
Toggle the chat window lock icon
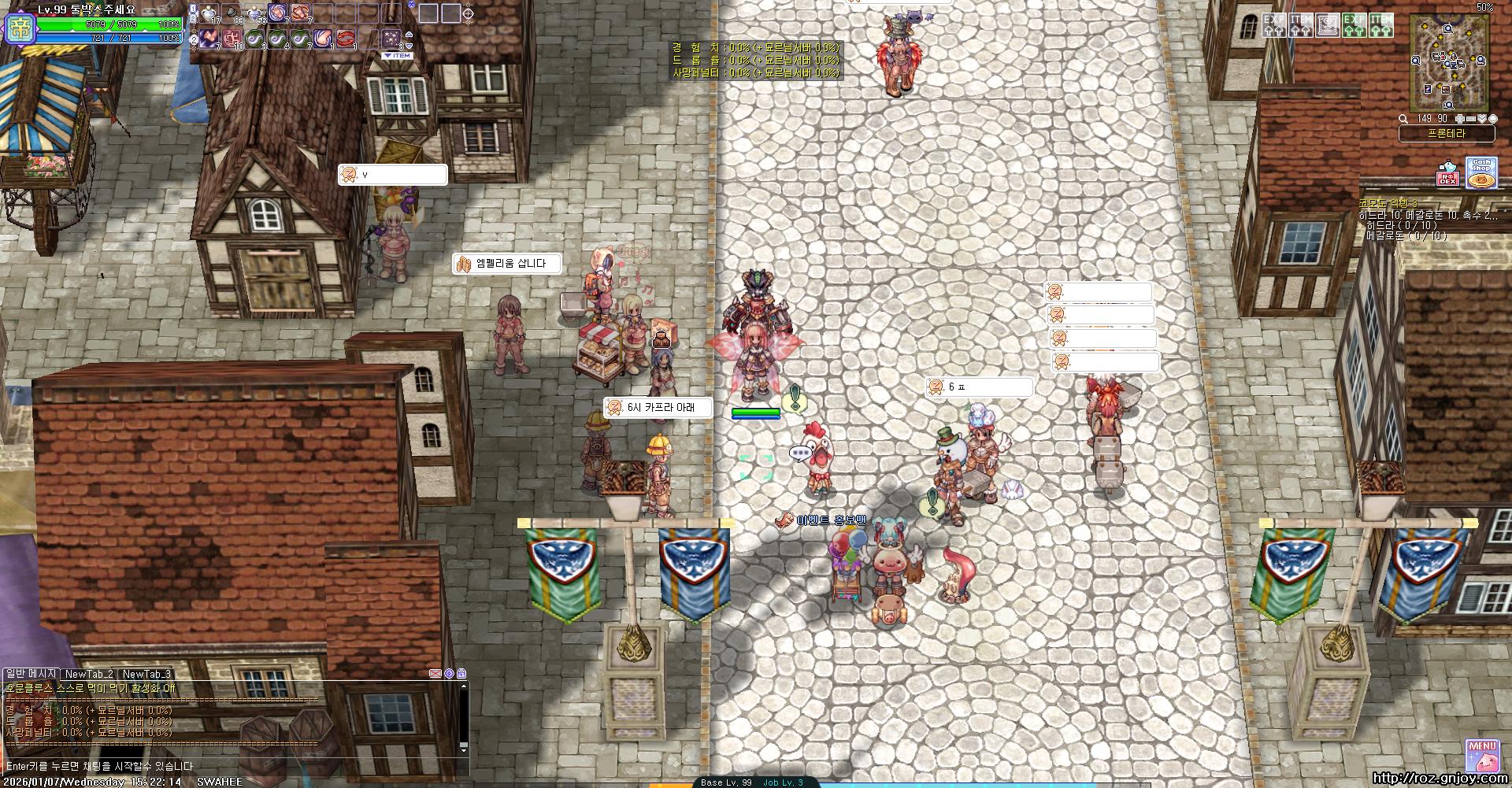coord(461,674)
